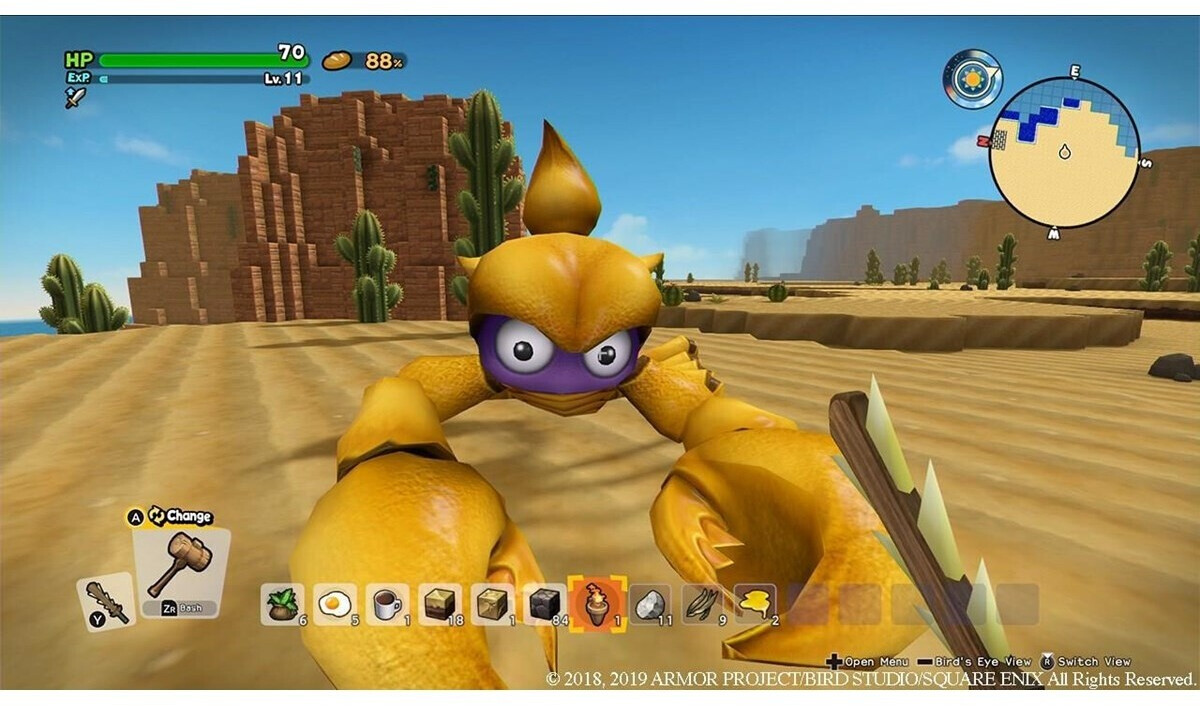
Task: Open the circular desert minimap
Action: coord(1064,152)
